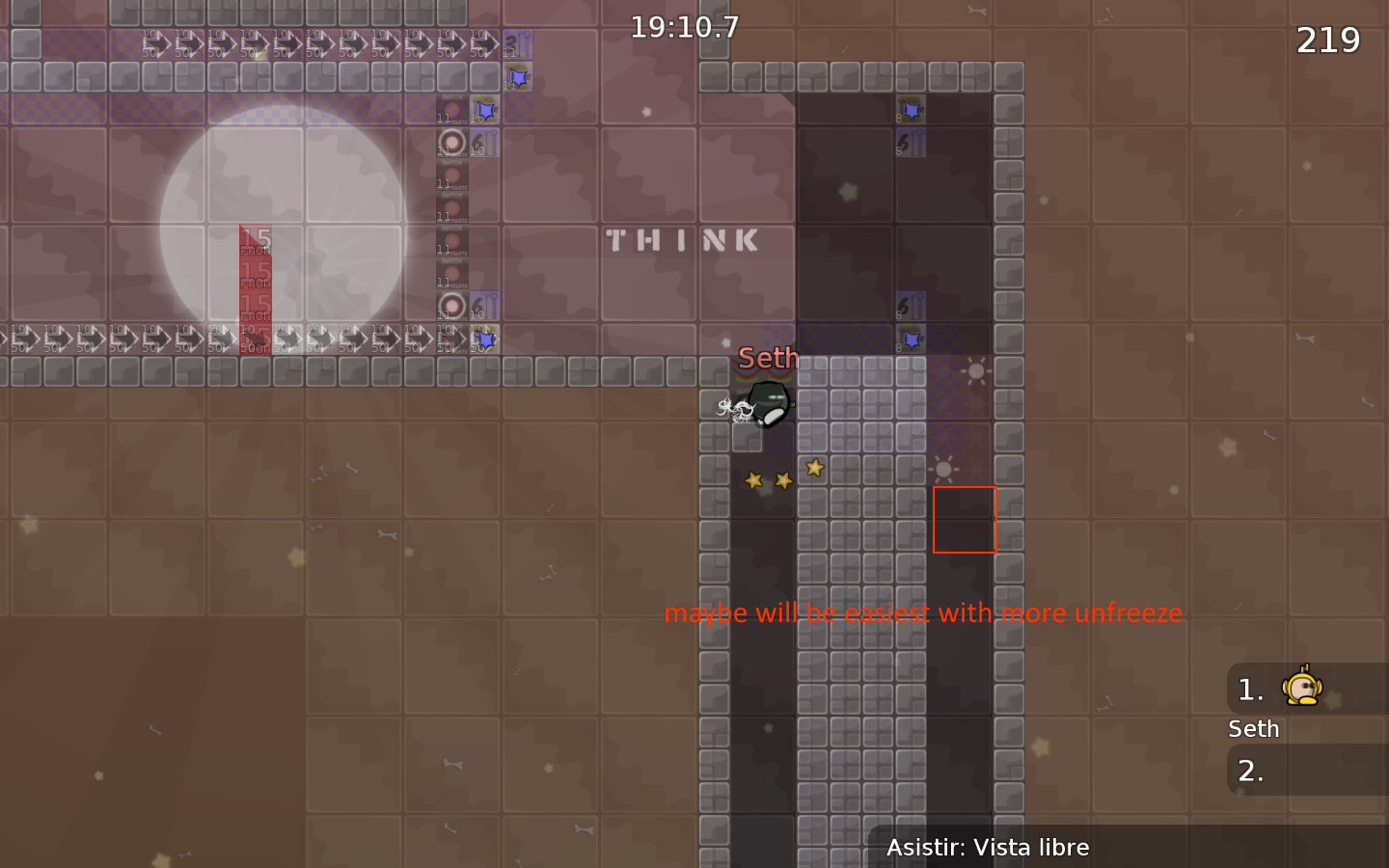Click Seth's name in the leaderboard
The image size is (1389, 868).
[1253, 729]
